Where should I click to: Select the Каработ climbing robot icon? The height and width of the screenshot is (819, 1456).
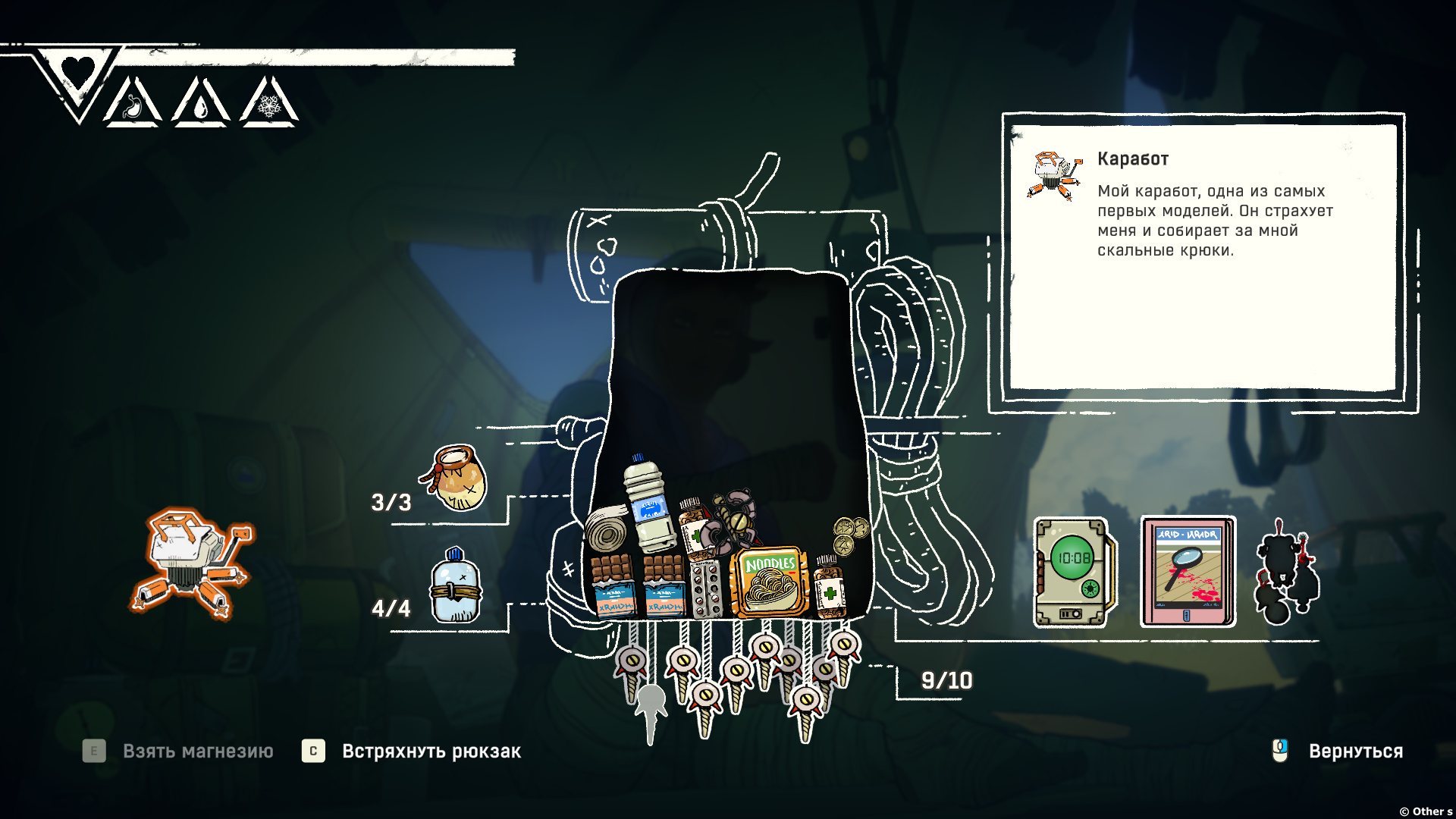click(193, 563)
